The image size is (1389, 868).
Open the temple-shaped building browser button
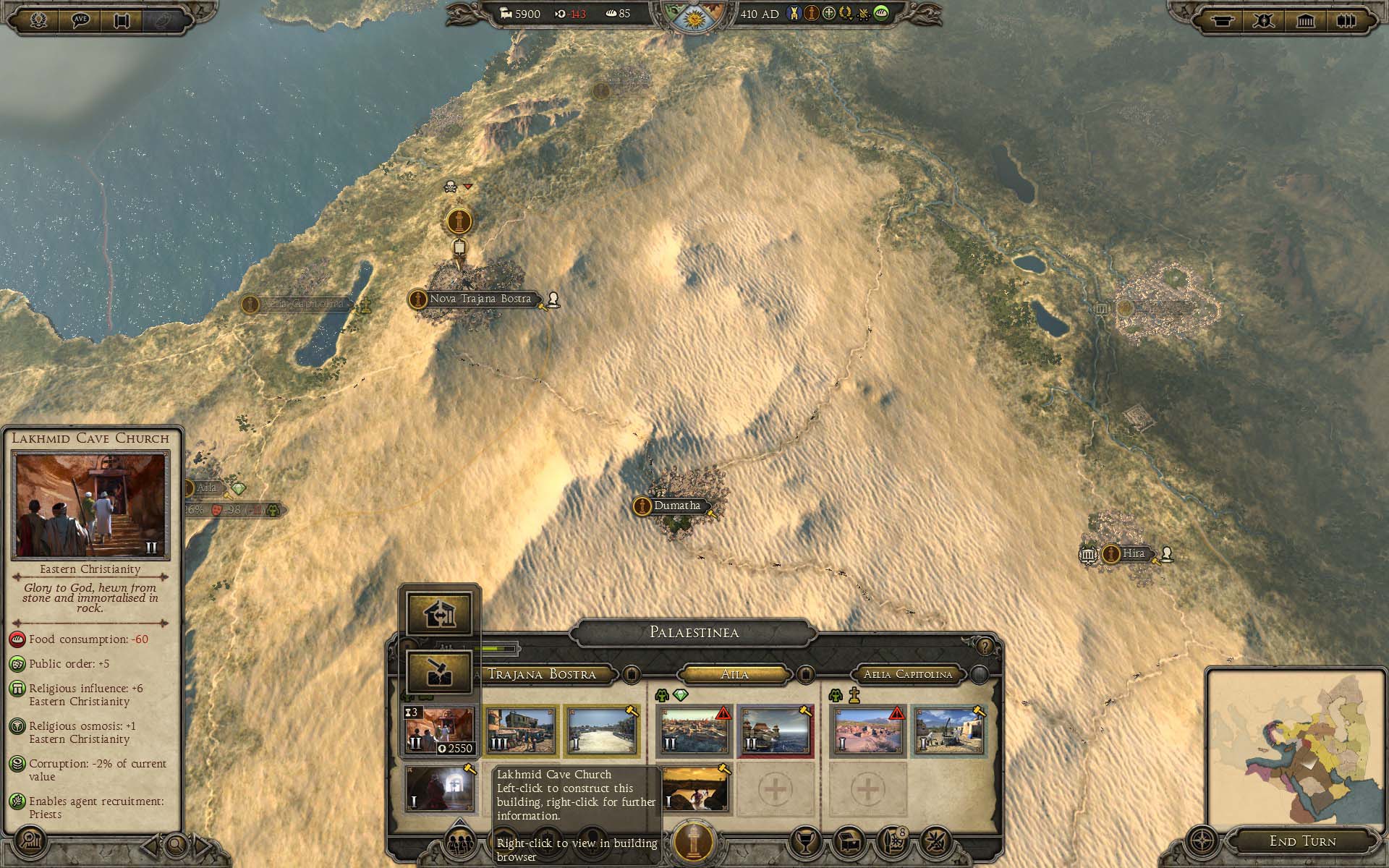point(1305,20)
